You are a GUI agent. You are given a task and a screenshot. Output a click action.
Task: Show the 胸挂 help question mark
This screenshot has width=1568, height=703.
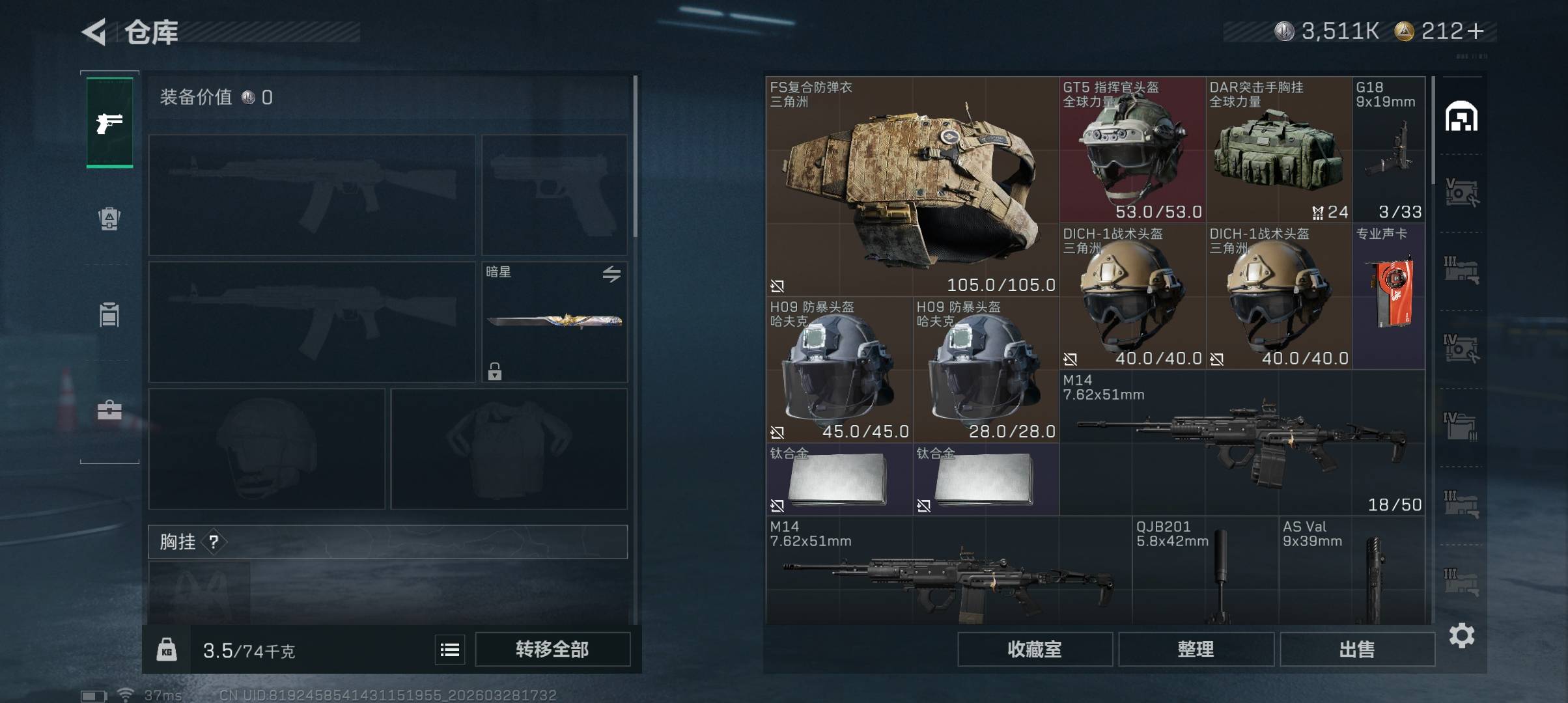(x=214, y=542)
